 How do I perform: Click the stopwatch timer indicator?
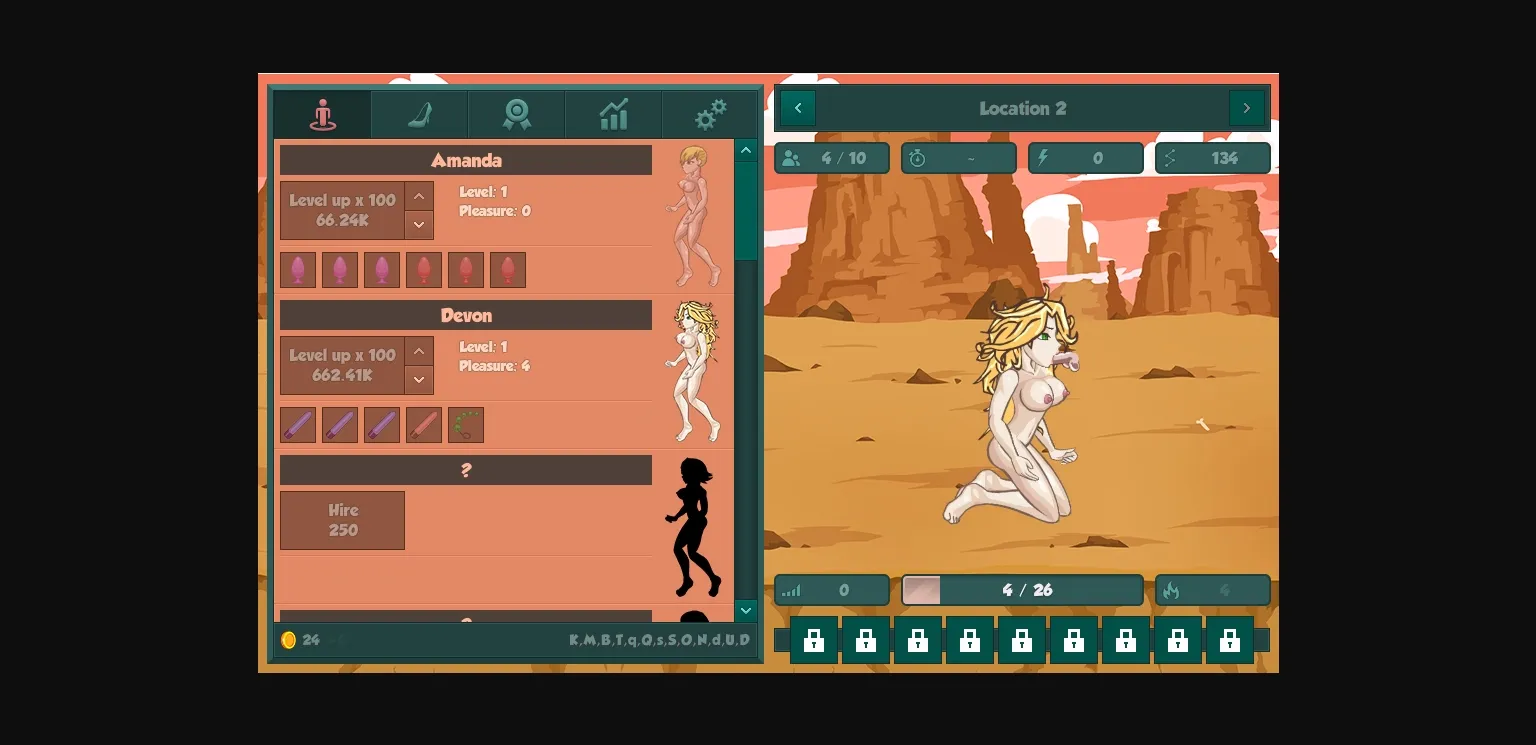[x=957, y=157]
